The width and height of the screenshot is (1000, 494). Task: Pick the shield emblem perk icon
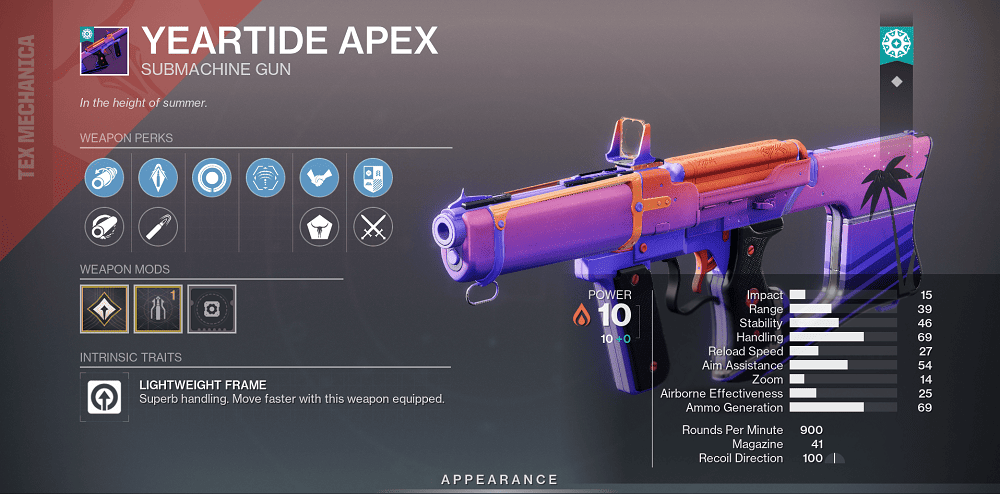click(x=373, y=178)
